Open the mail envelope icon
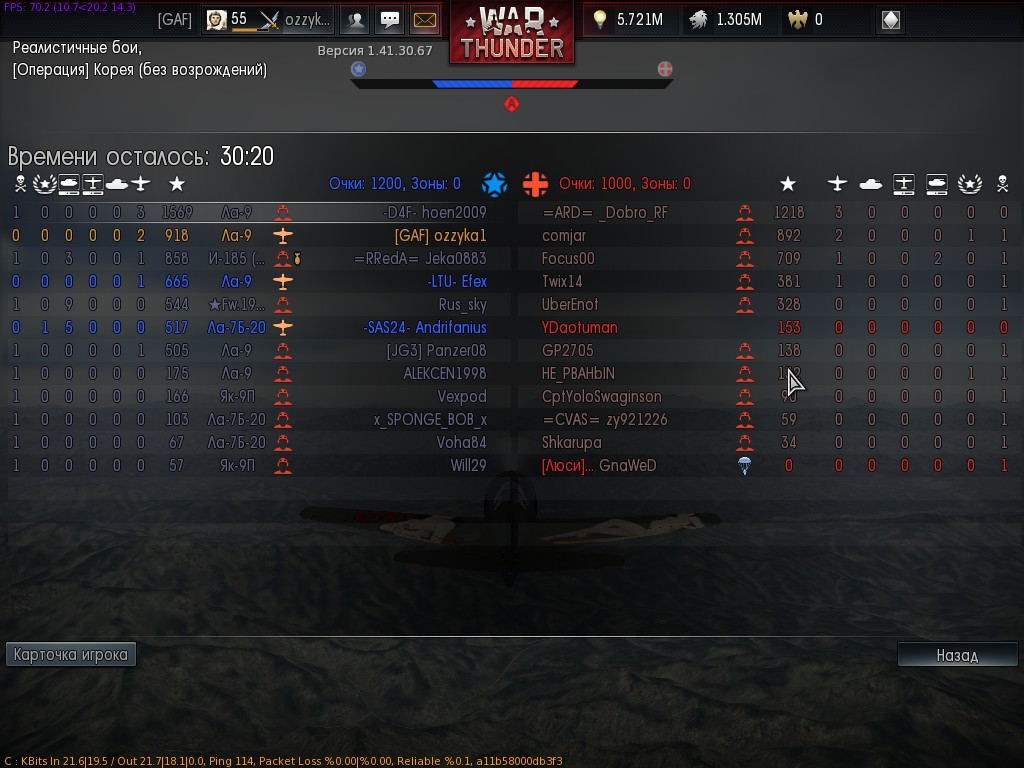1024x768 pixels. pyautogui.click(x=425, y=20)
